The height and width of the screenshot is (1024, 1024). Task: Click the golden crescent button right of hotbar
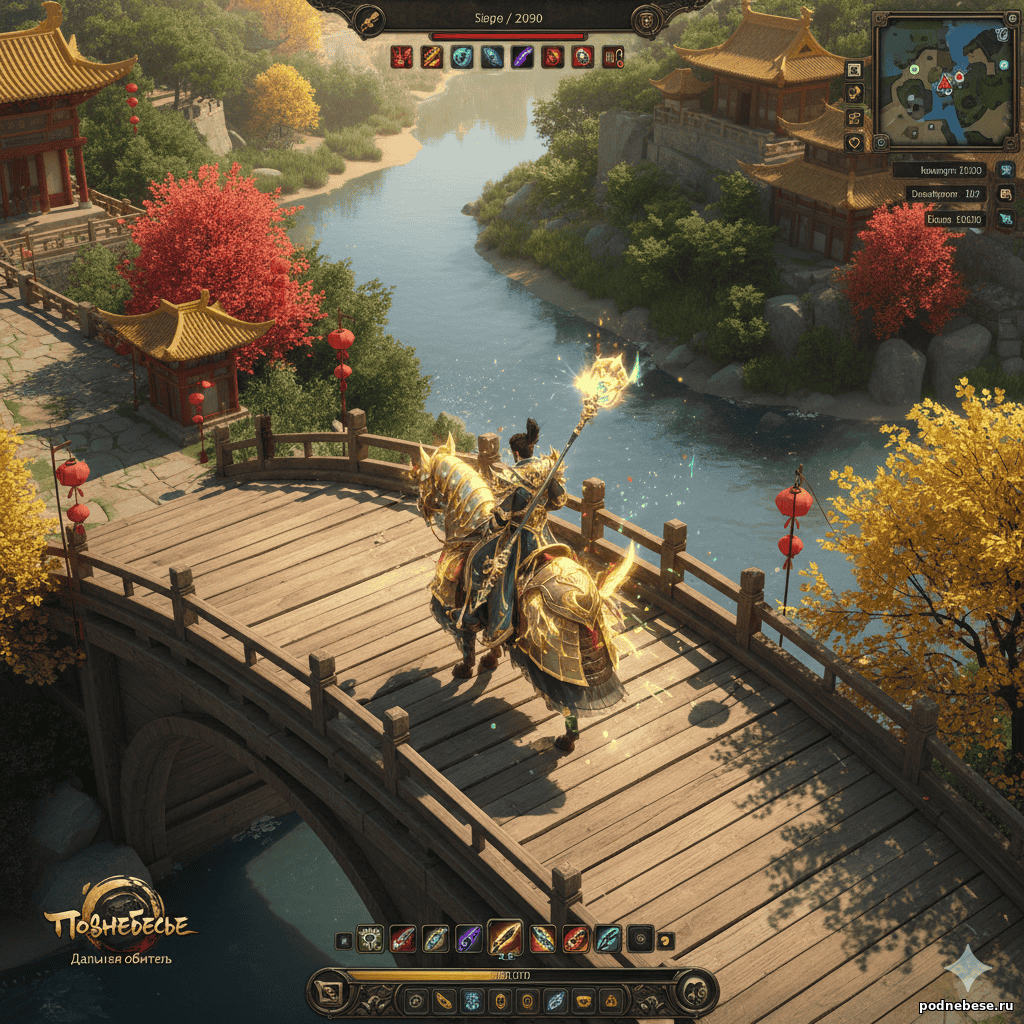(667, 940)
